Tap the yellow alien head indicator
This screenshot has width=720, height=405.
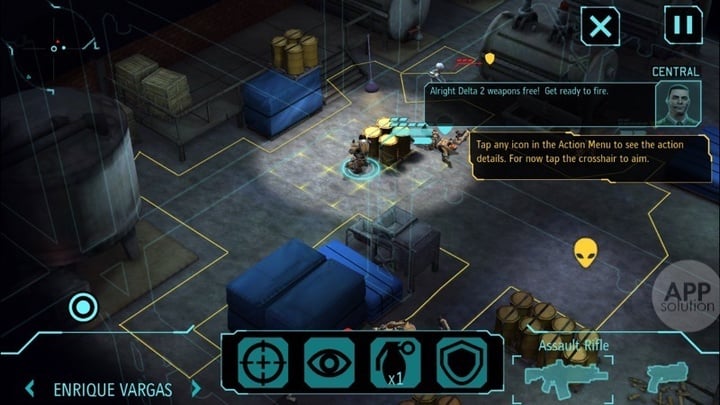[x=586, y=252]
